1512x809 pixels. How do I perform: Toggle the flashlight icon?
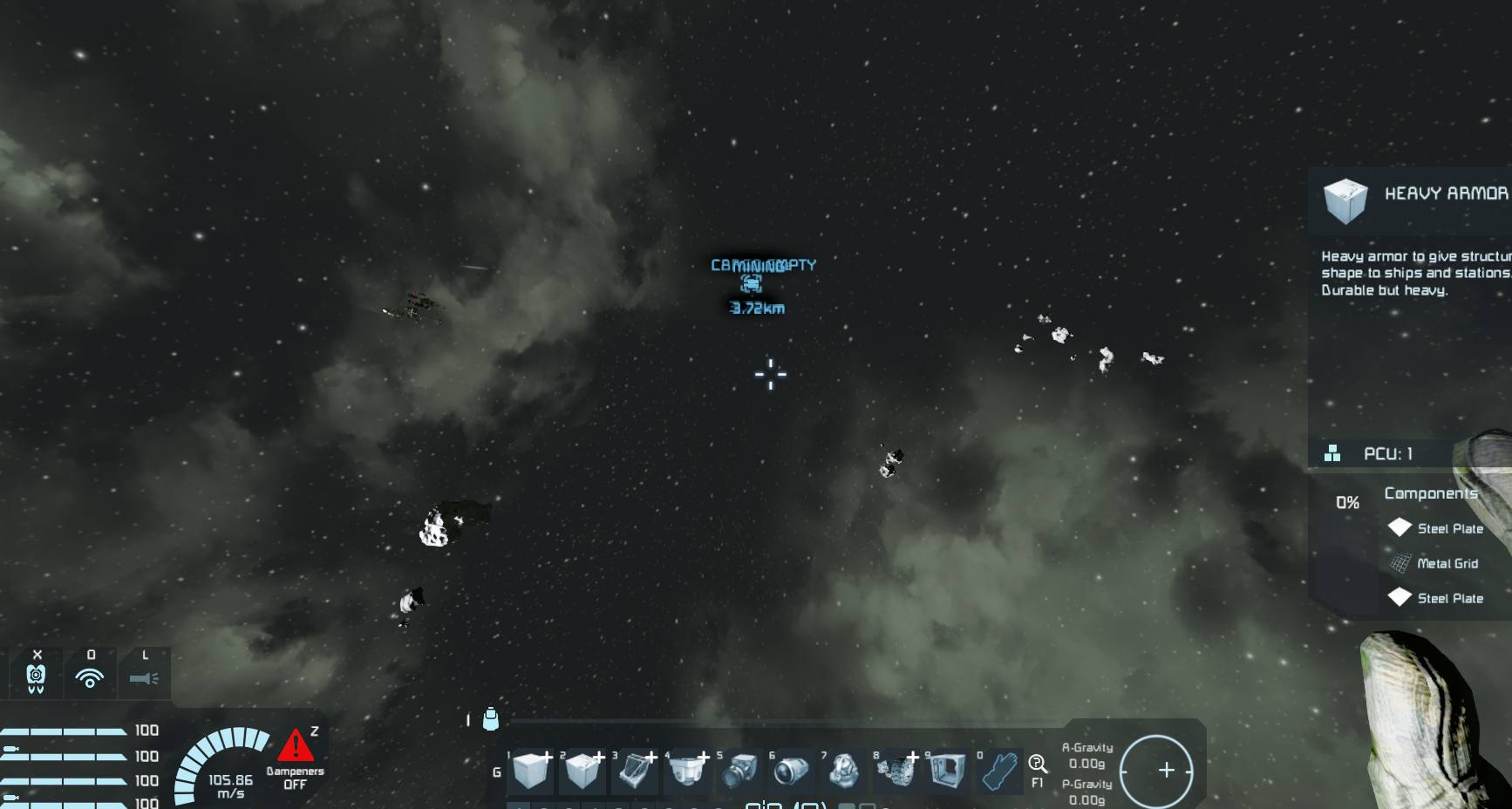coord(144,677)
